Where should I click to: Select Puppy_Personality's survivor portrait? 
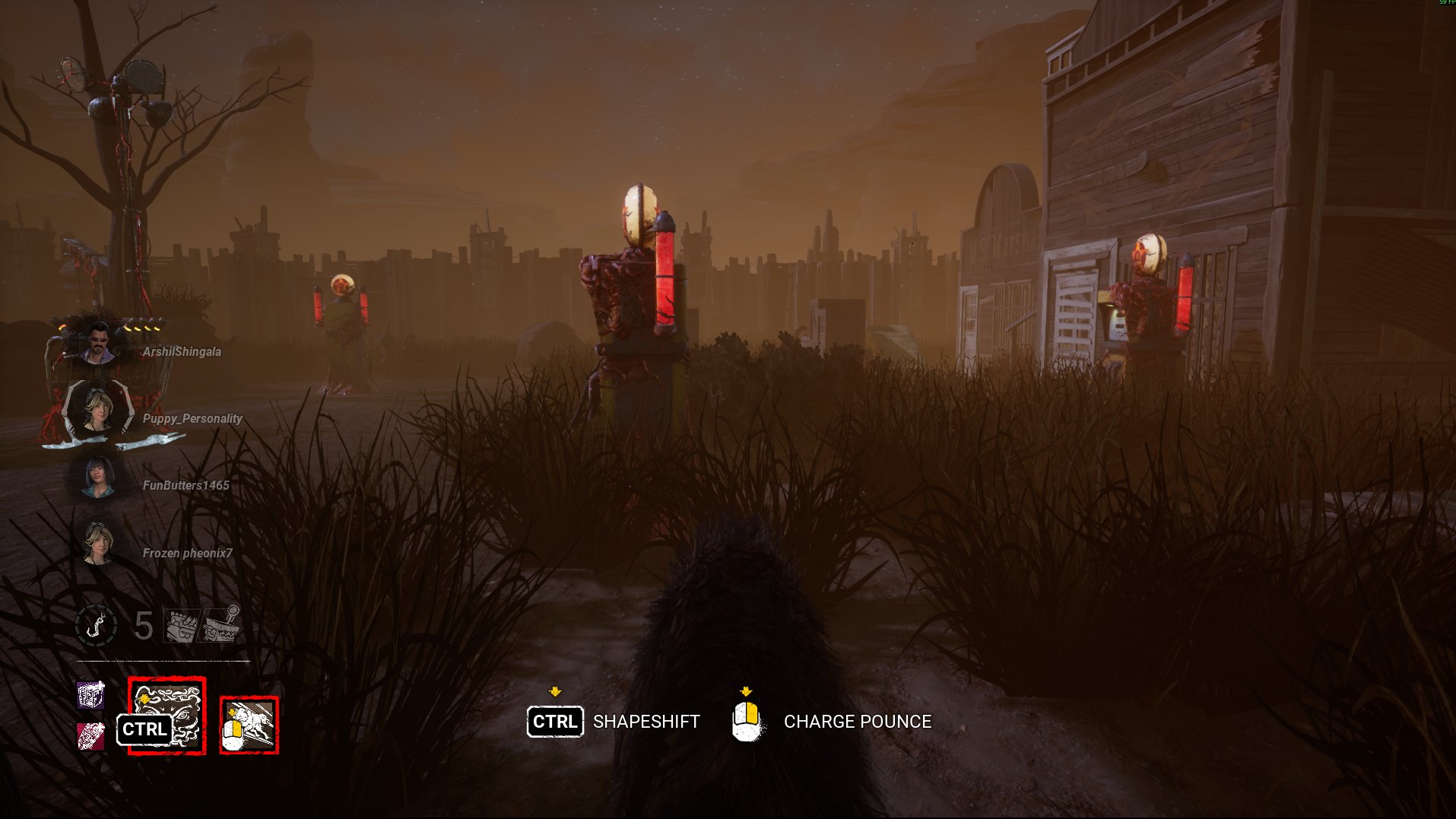[x=98, y=411]
